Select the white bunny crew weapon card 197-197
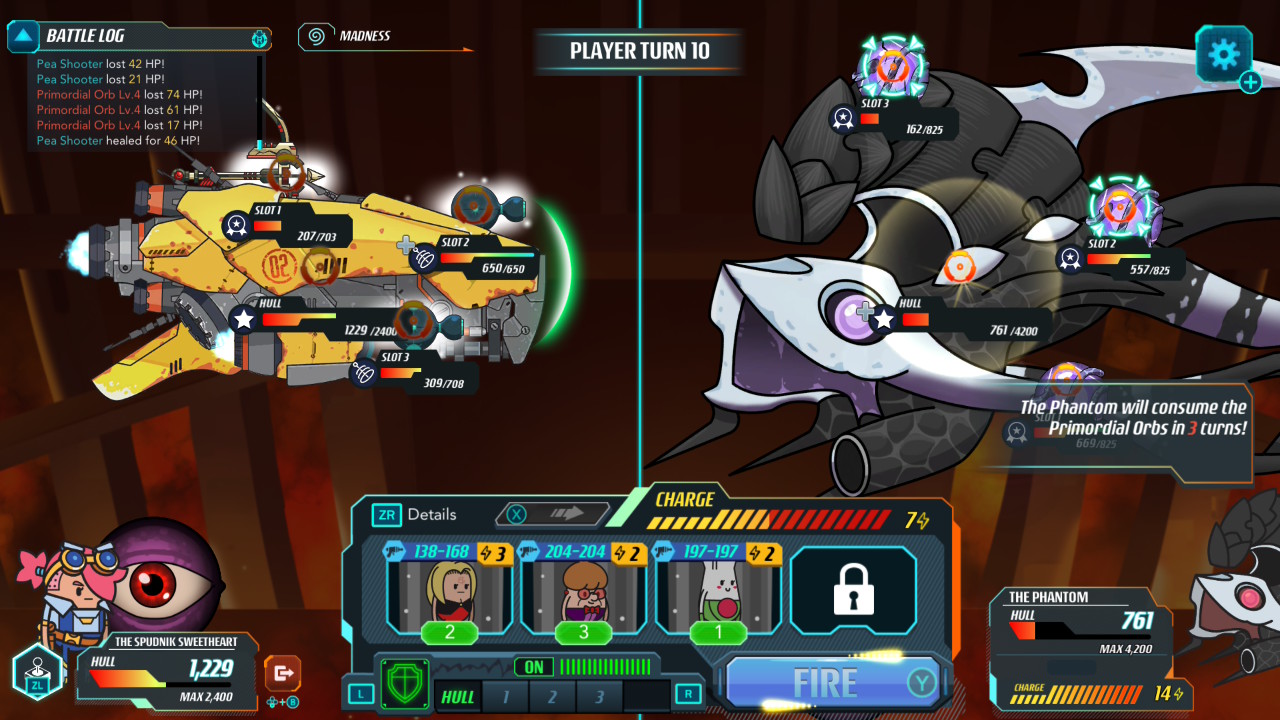 718,592
